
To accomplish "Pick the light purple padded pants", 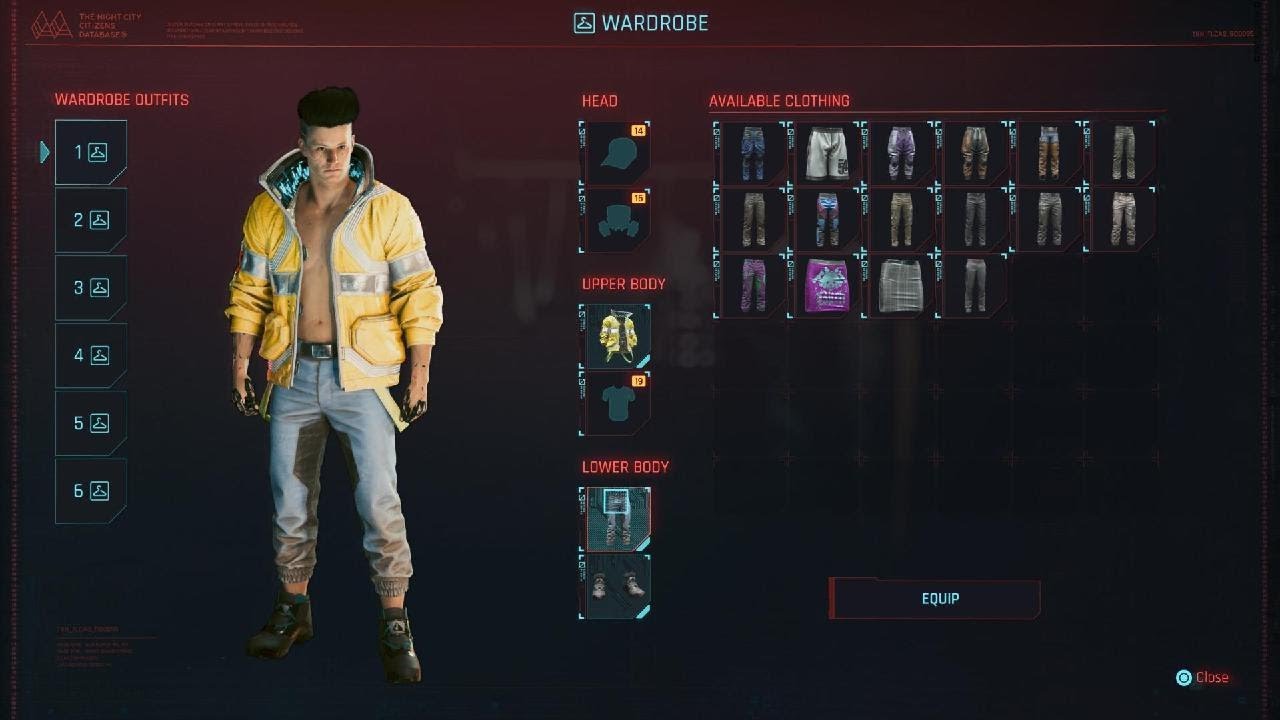I will point(902,153).
